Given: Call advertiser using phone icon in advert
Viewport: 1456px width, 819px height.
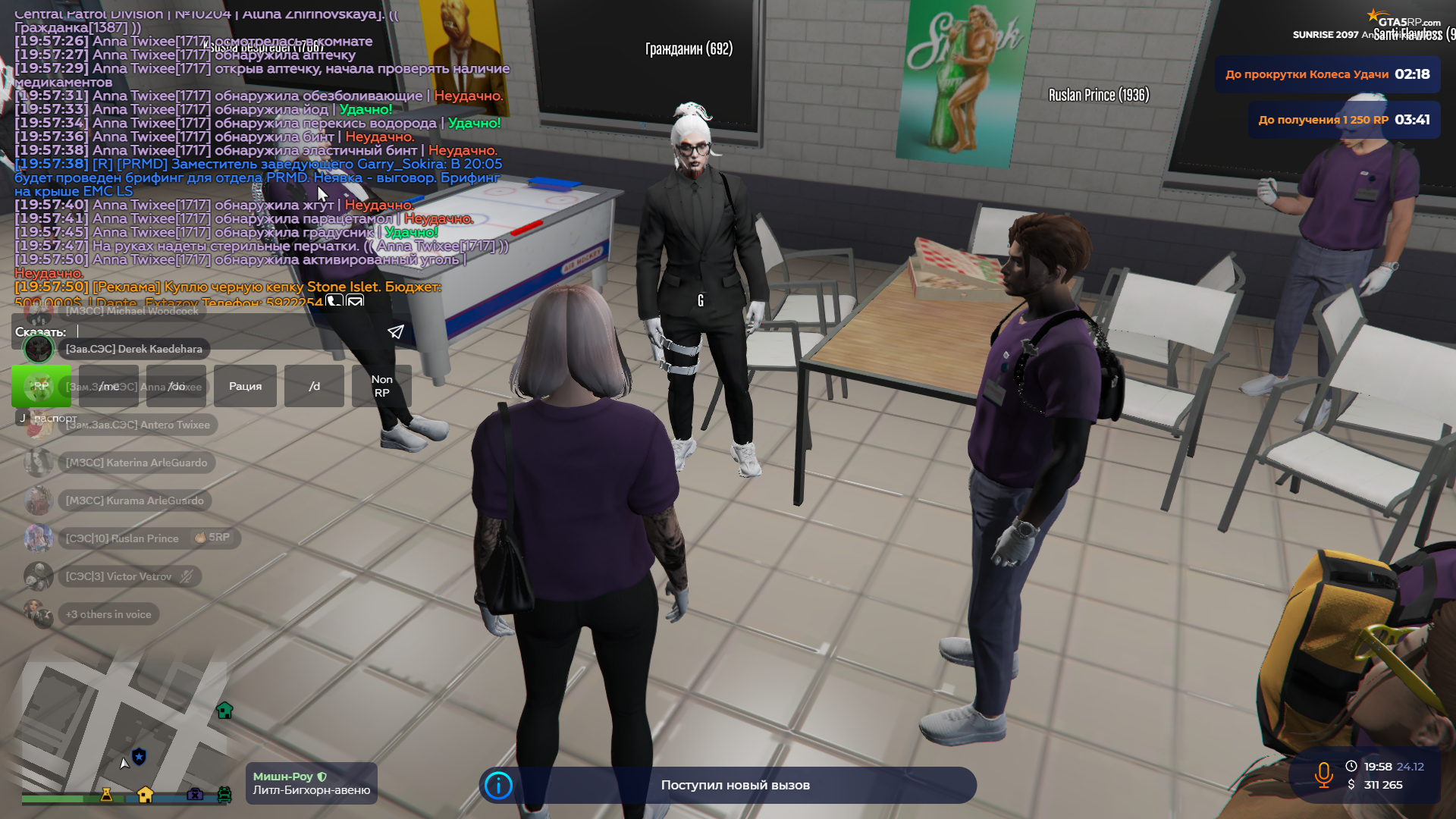Looking at the screenshot, I should pyautogui.click(x=334, y=301).
